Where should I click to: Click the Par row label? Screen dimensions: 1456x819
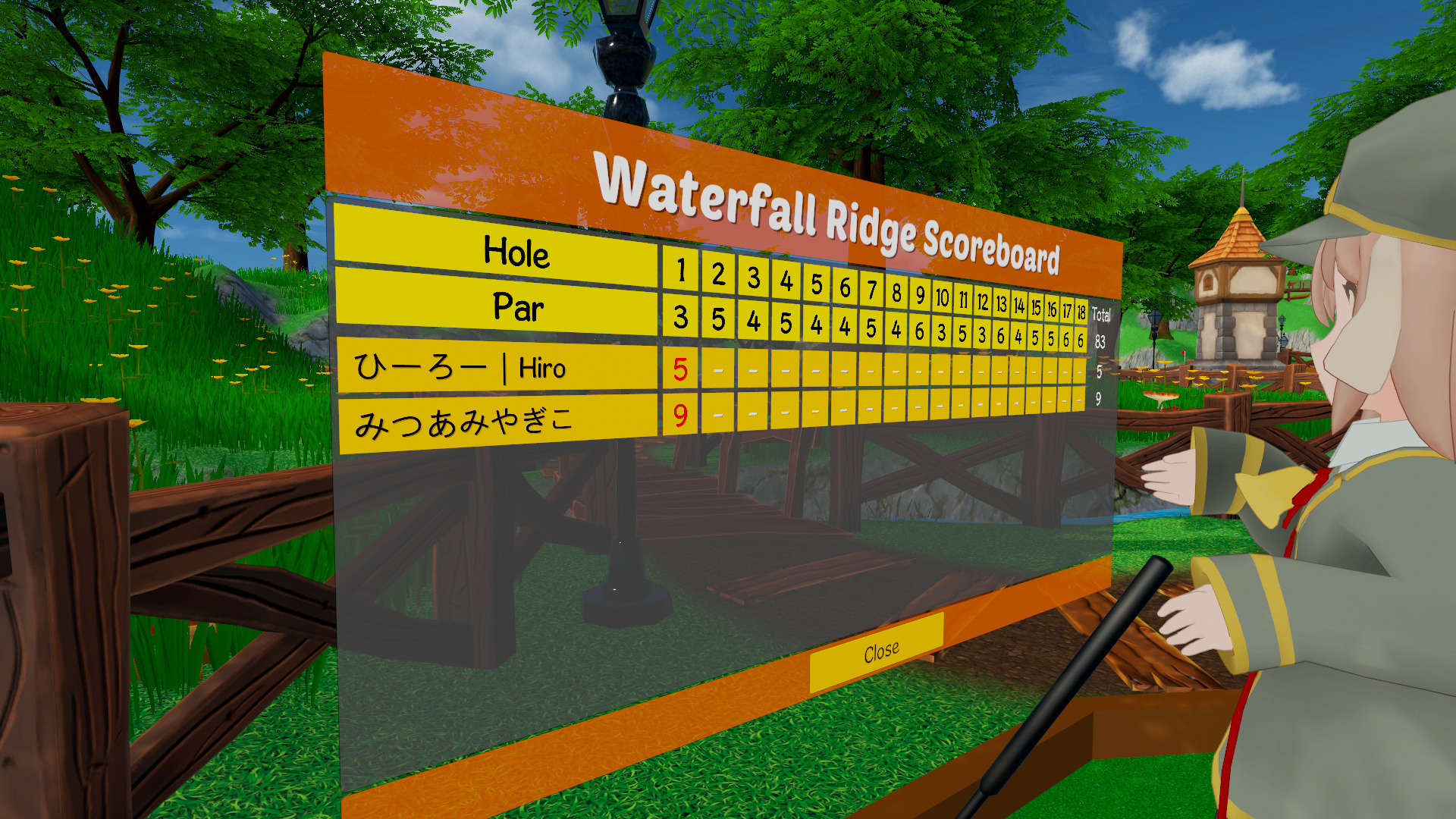click(x=518, y=308)
